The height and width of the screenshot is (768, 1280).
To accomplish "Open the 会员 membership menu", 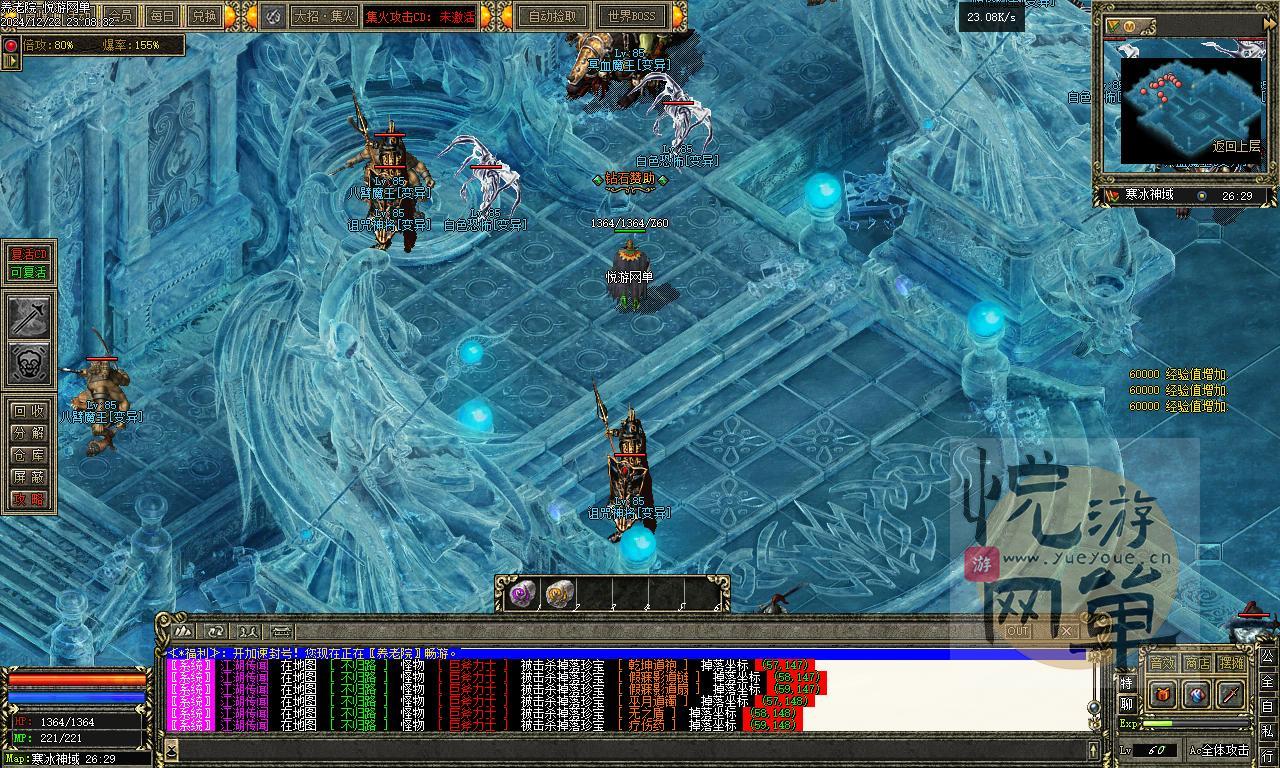I will 122,16.
